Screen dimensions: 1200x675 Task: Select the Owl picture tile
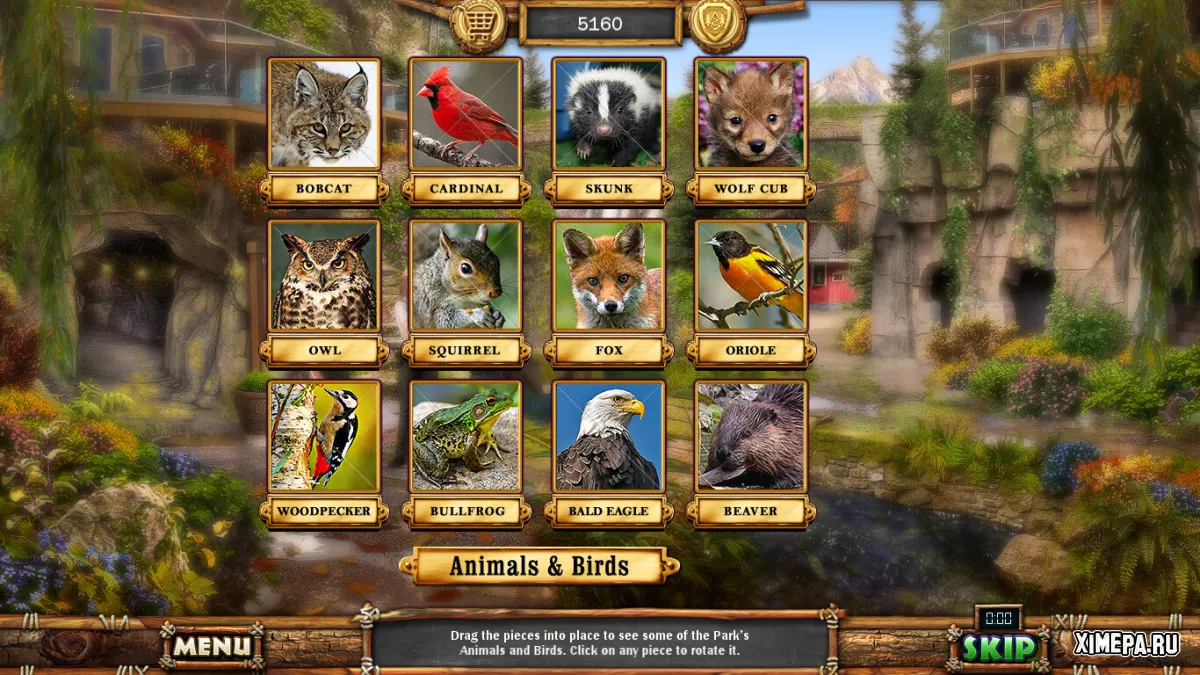324,276
